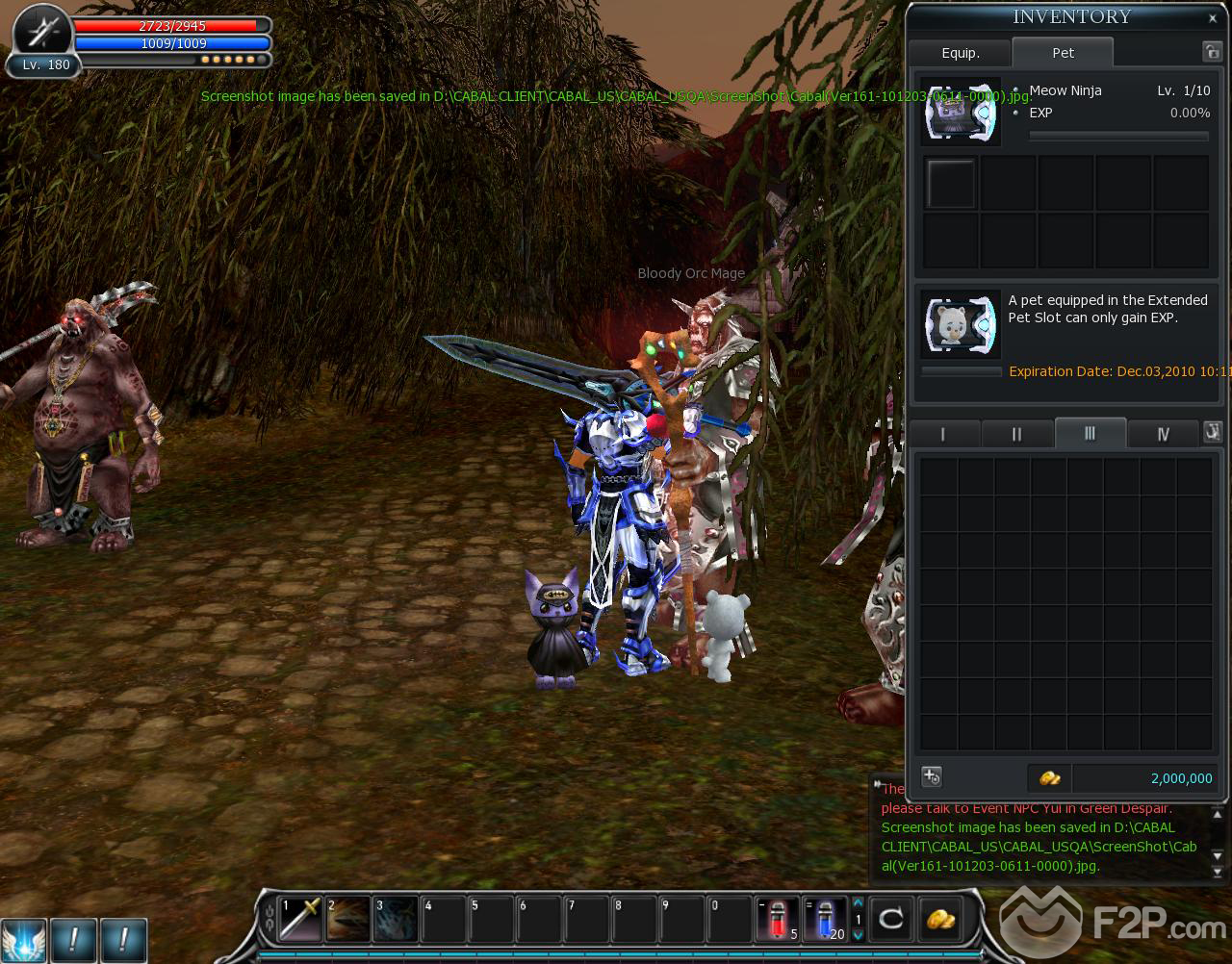Screen dimensions: 1232x964
Task: Select inventory bag tab III
Action: click(x=1090, y=433)
